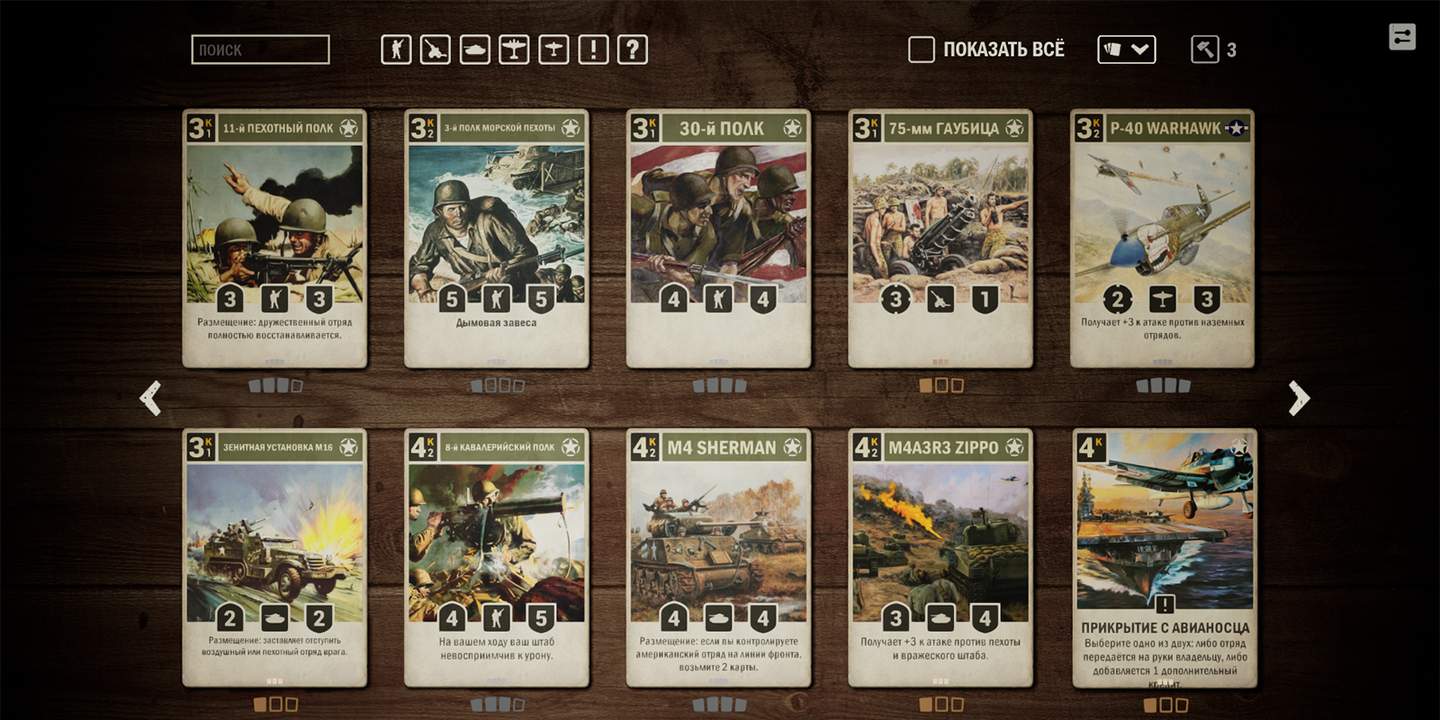Open the card set dropdown
The height and width of the screenshot is (720, 1440).
coord(1126,49)
